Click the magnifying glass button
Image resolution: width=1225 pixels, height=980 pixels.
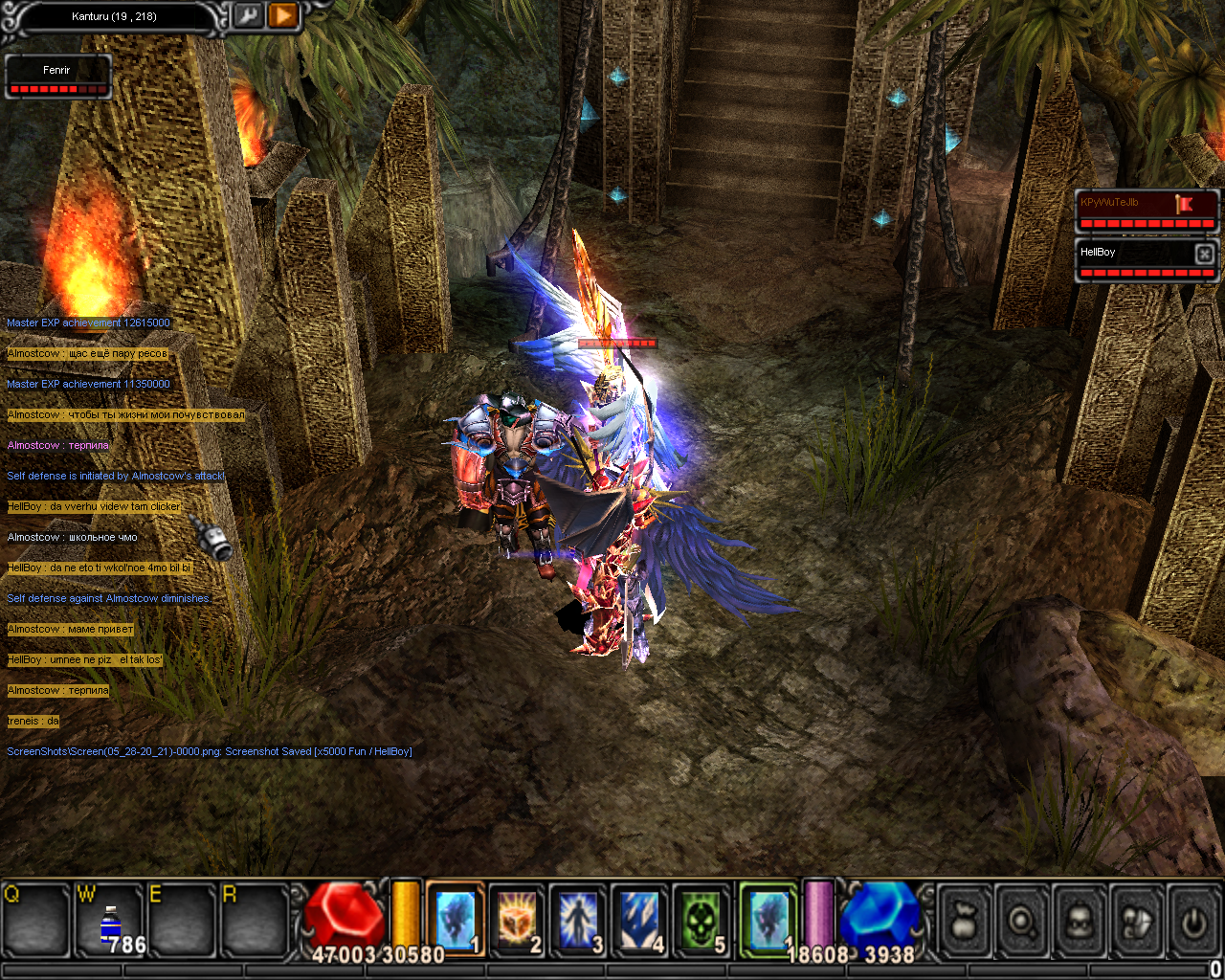click(x=1022, y=922)
